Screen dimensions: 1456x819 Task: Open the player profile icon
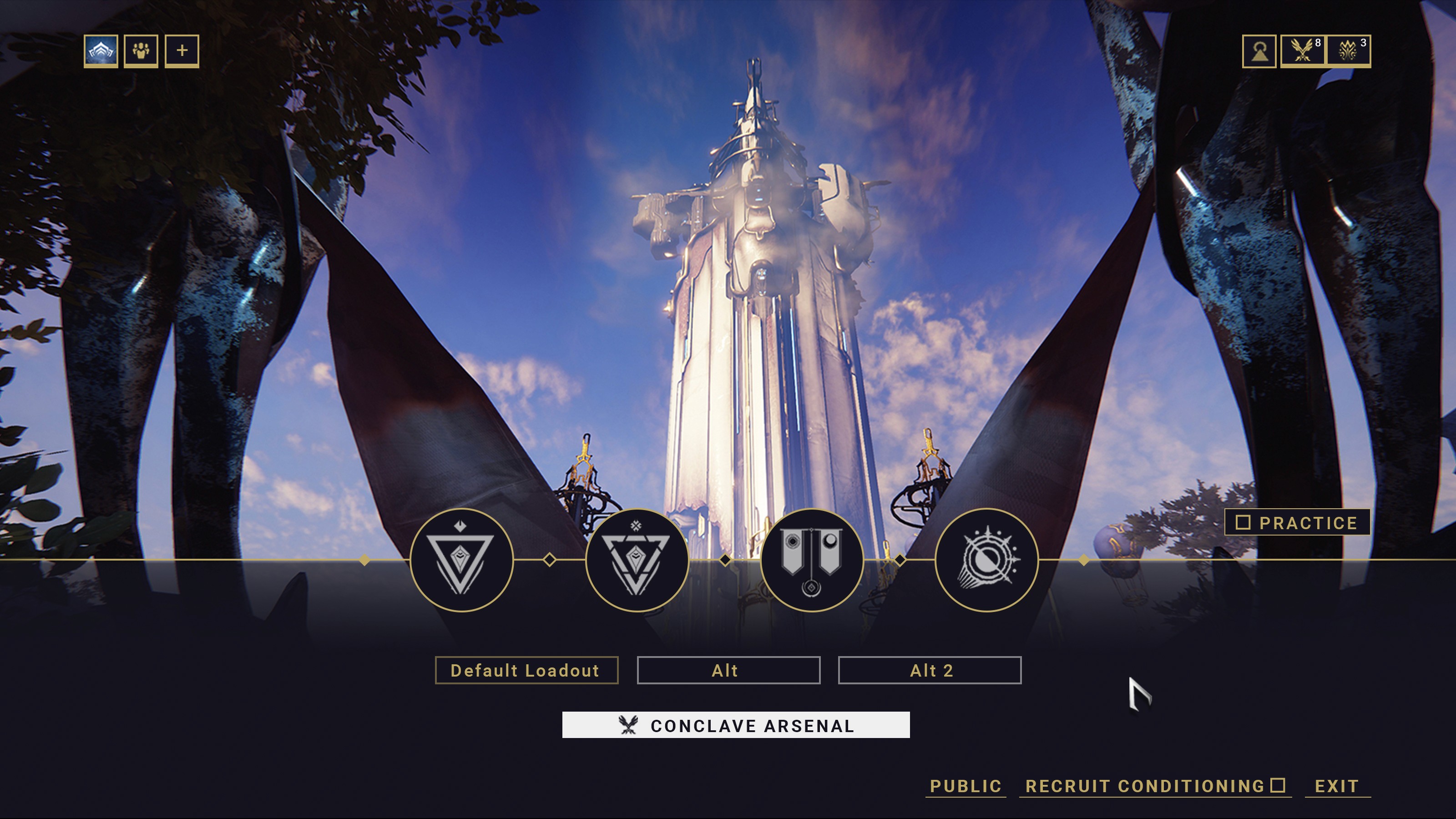click(1259, 51)
